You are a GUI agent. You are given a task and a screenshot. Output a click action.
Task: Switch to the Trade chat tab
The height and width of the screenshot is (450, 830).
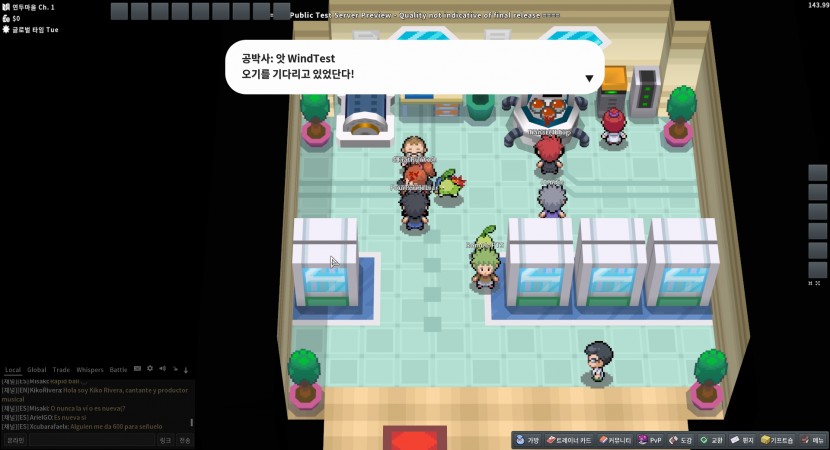pos(62,370)
